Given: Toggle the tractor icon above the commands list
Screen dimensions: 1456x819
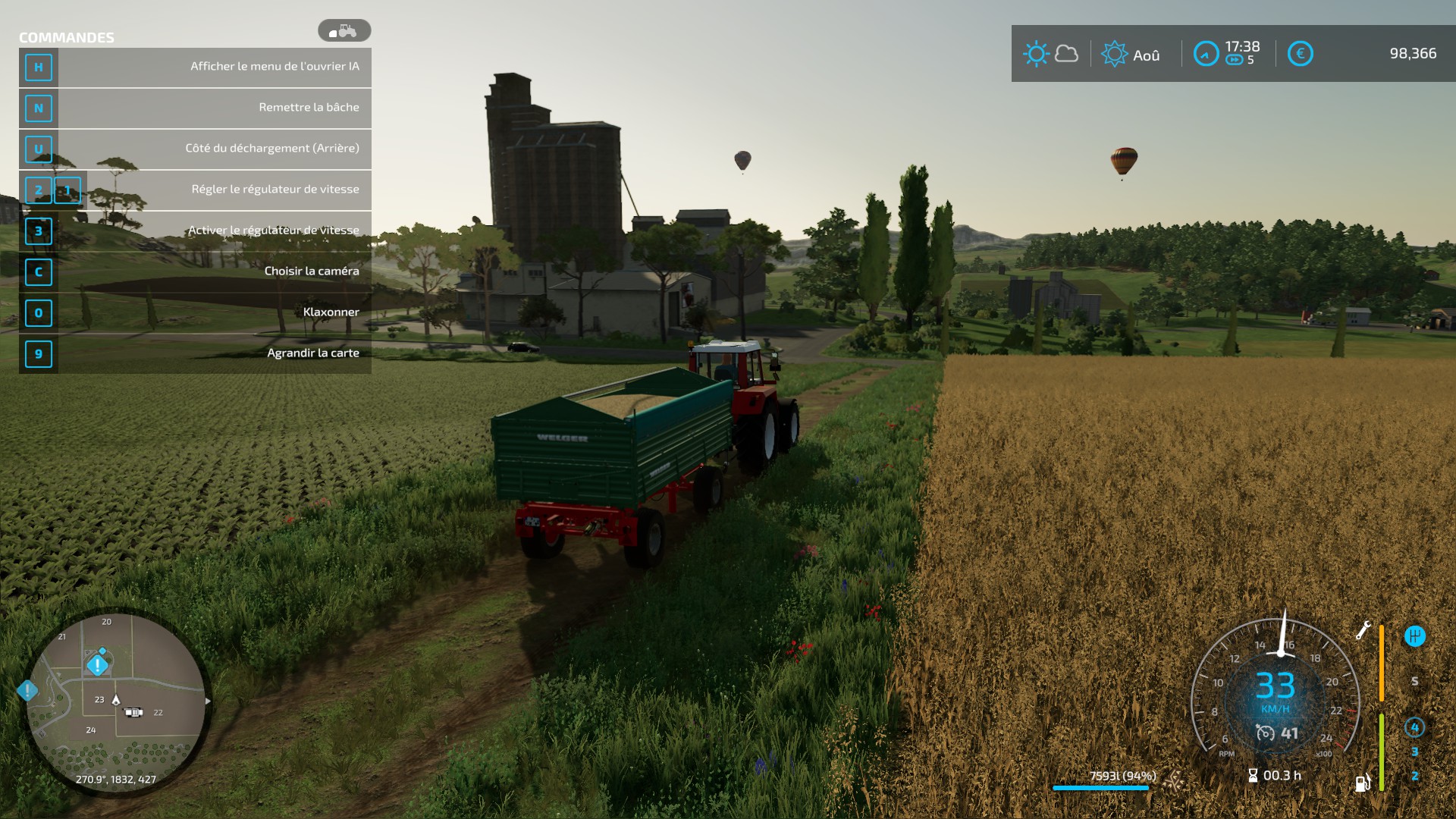Looking at the screenshot, I should point(344,31).
